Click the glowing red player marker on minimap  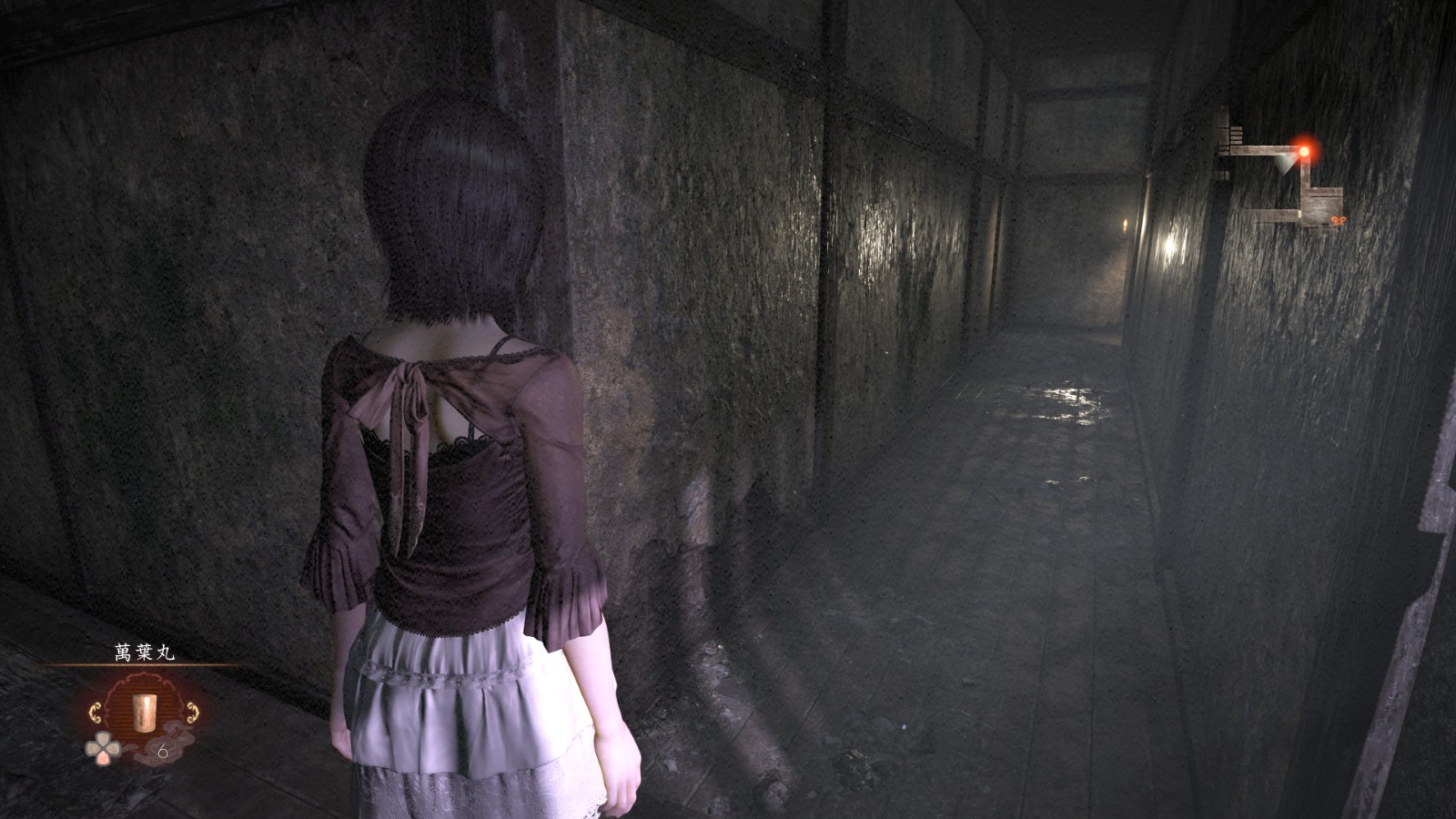[x=1304, y=150]
